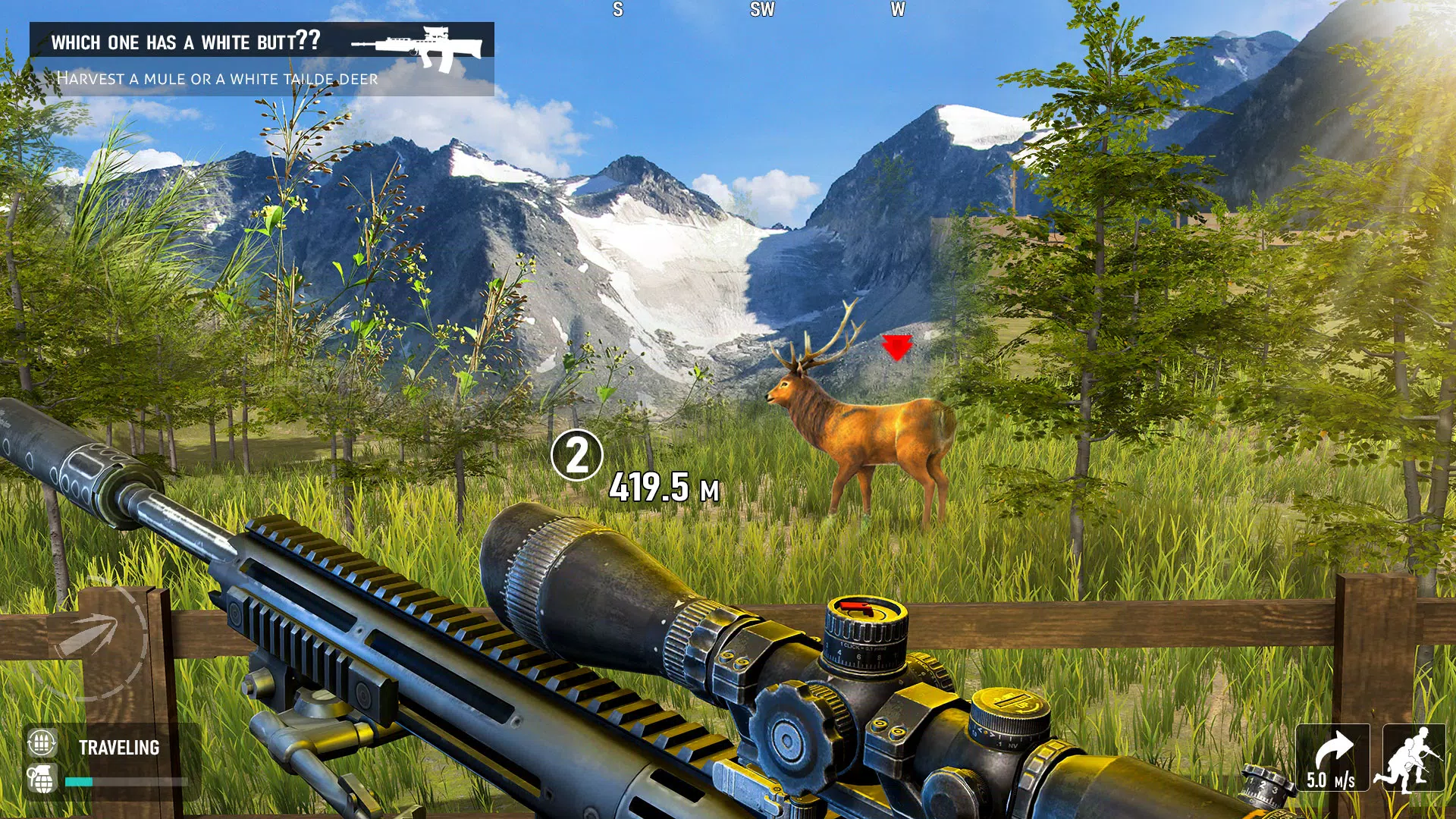Click the red arrow target marker
The height and width of the screenshot is (819, 1456).
point(896,348)
